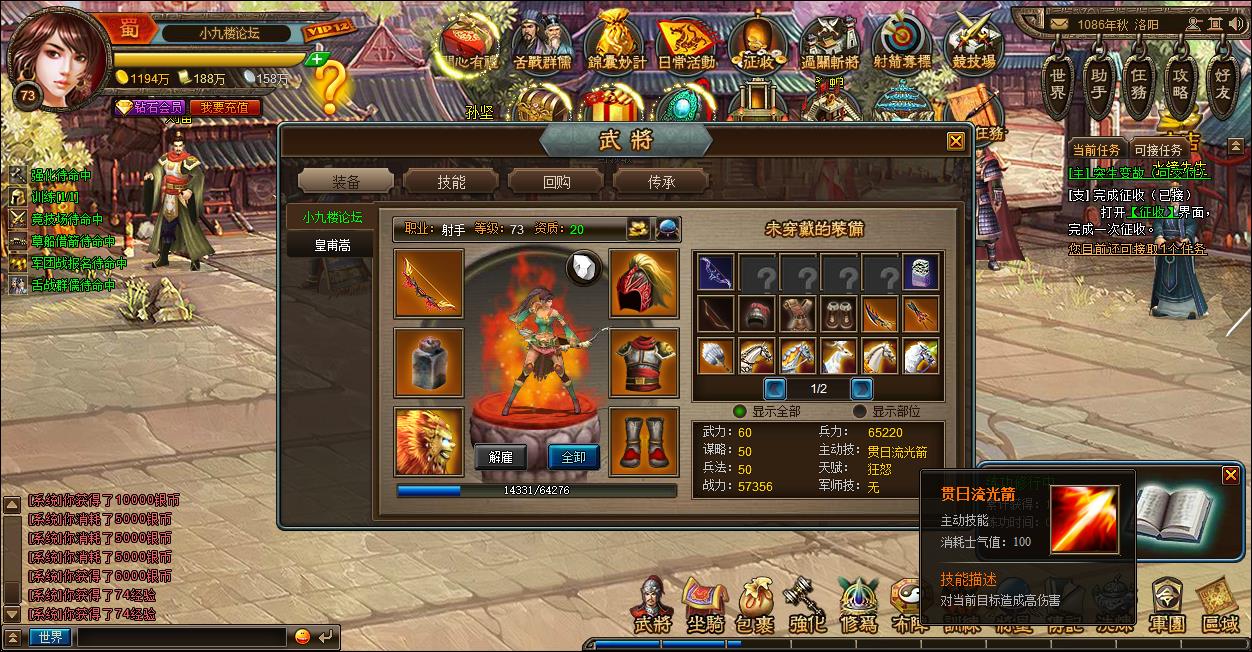The image size is (1252, 652).
Task: Open the 強化 enhance menu in bottom bar
Action: pos(807,607)
